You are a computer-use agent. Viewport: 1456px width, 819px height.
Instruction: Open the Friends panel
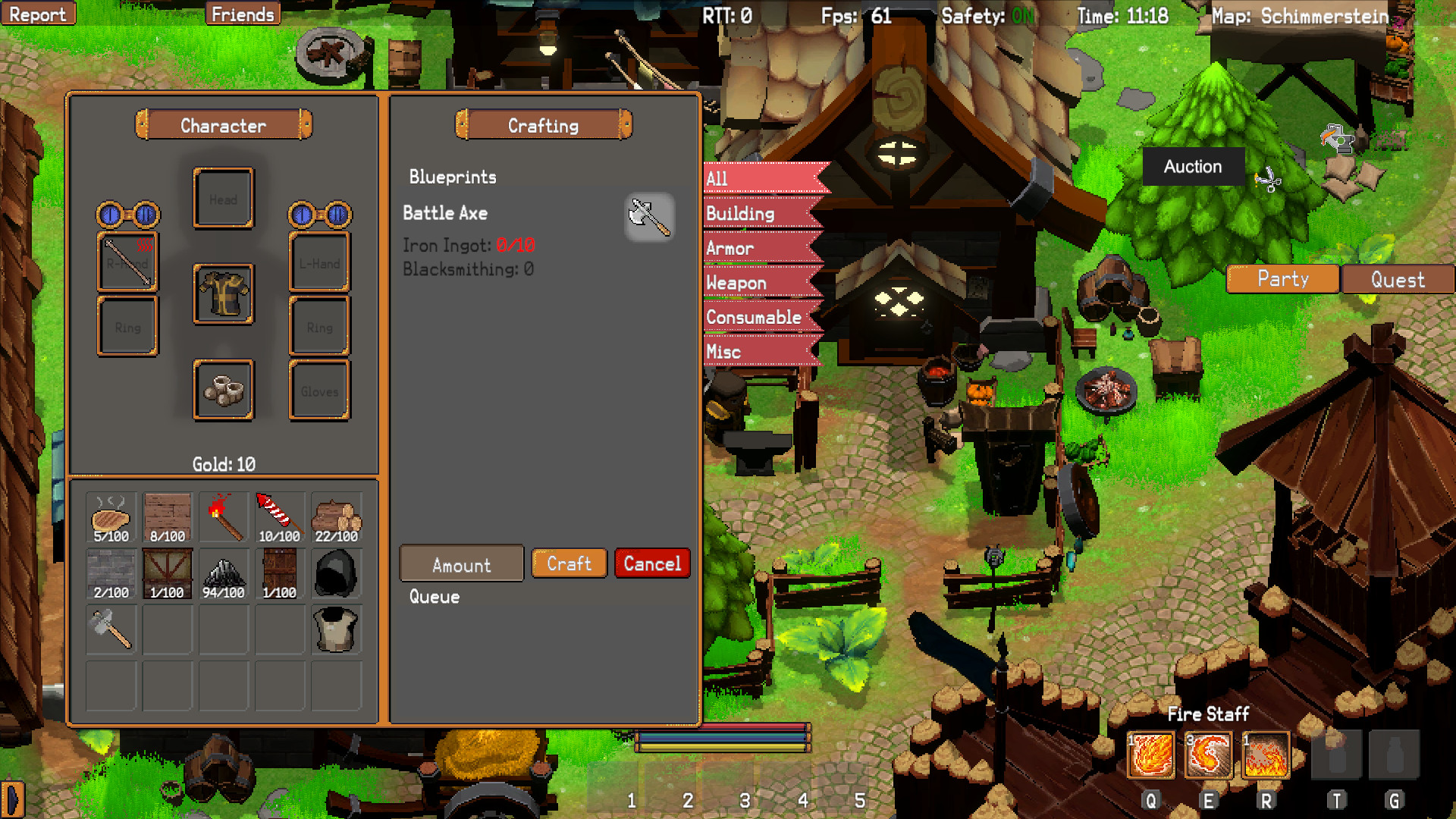pos(243,13)
